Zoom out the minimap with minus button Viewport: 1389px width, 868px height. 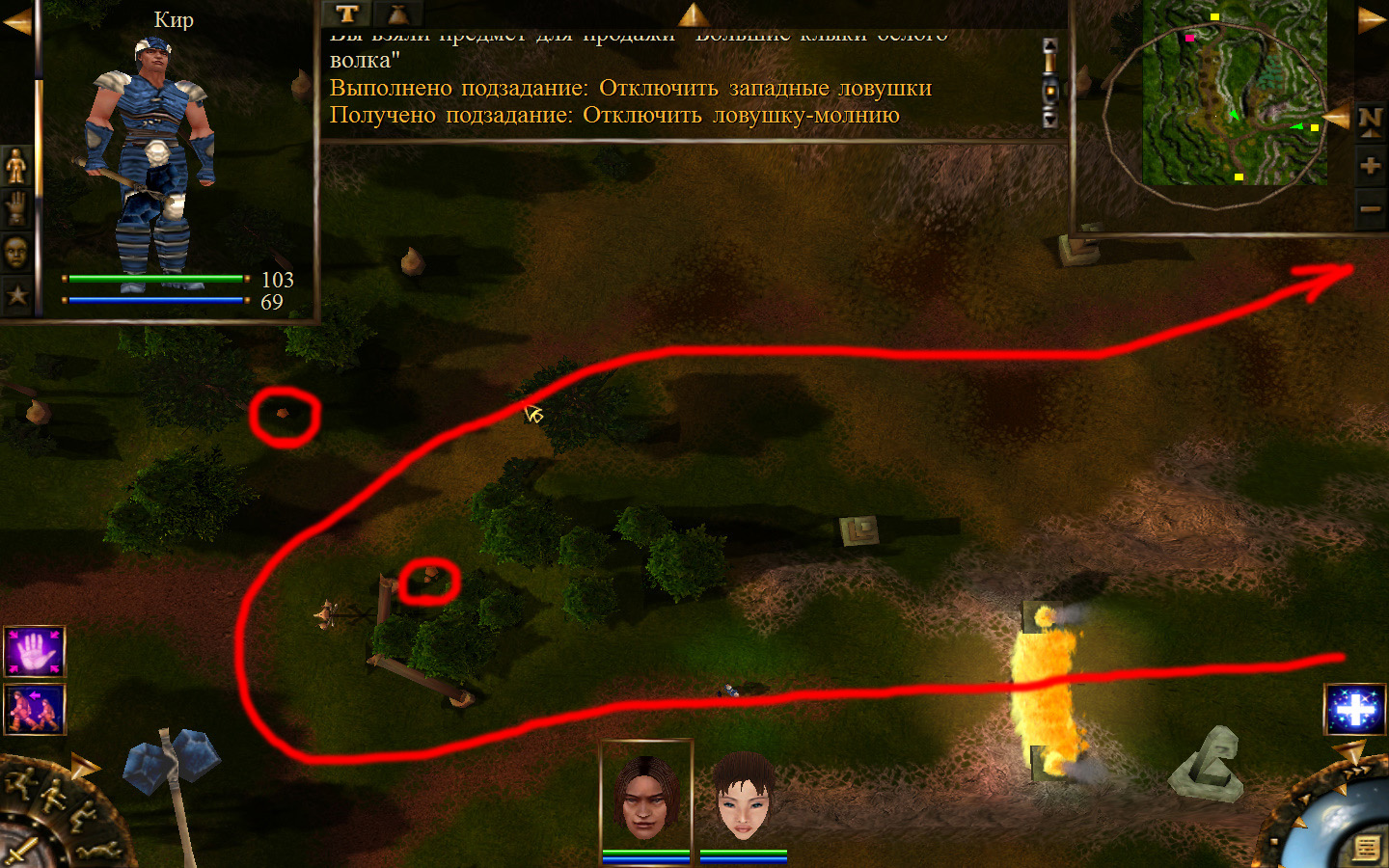[x=1370, y=208]
